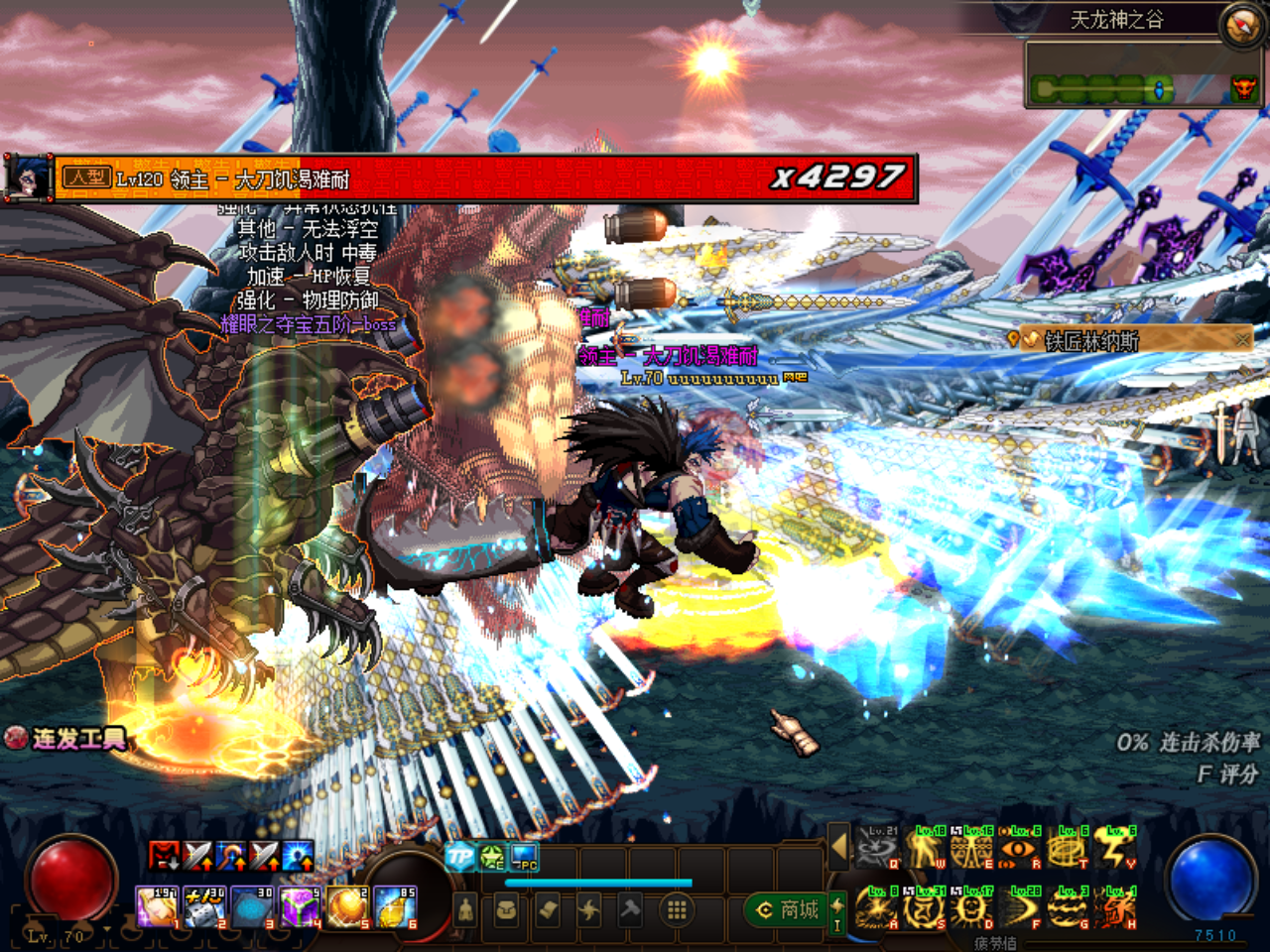Open the grid-shaped game menu icon
This screenshot has width=1270, height=952.
click(677, 911)
